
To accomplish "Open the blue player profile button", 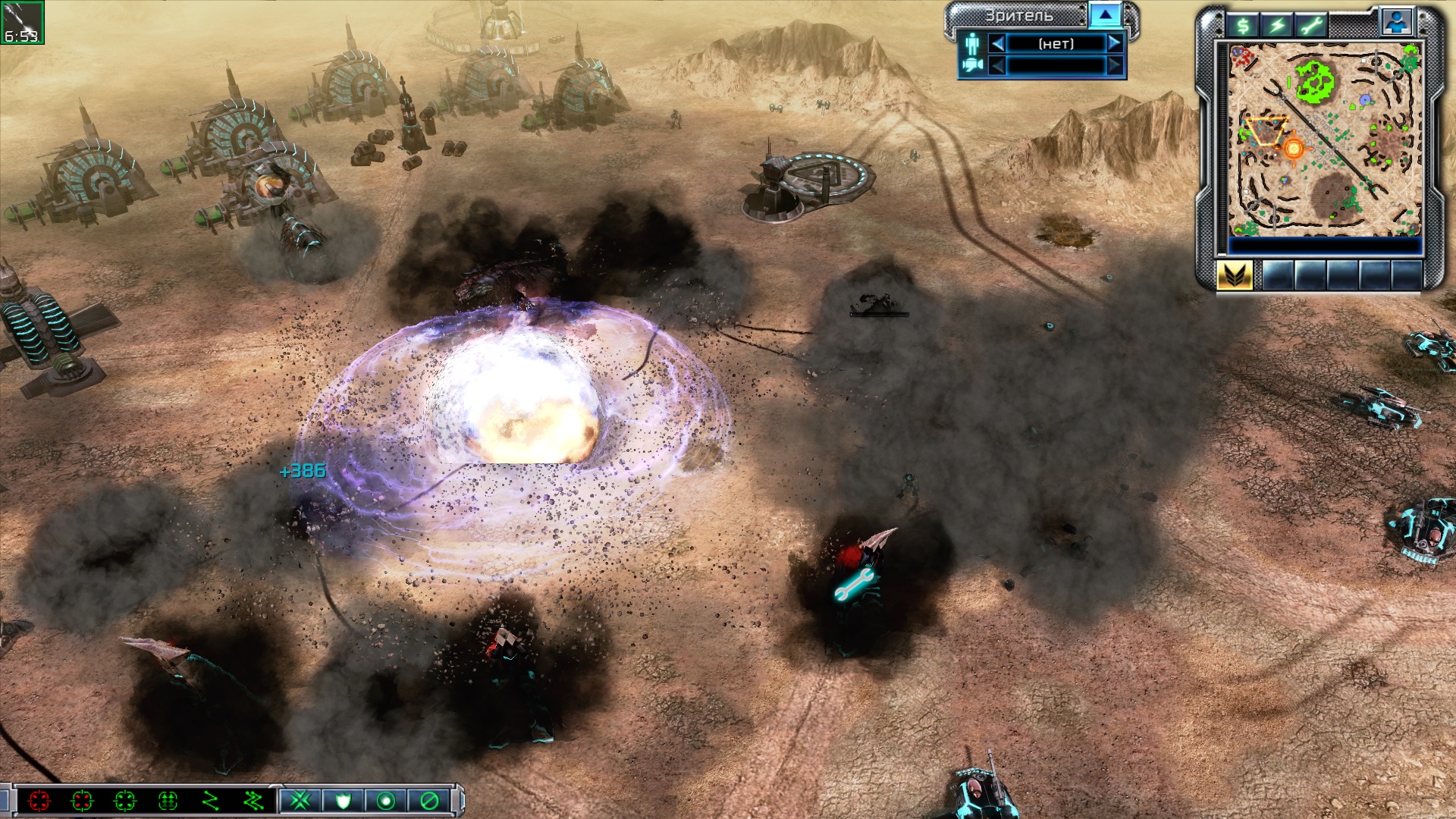I will pos(1397,23).
